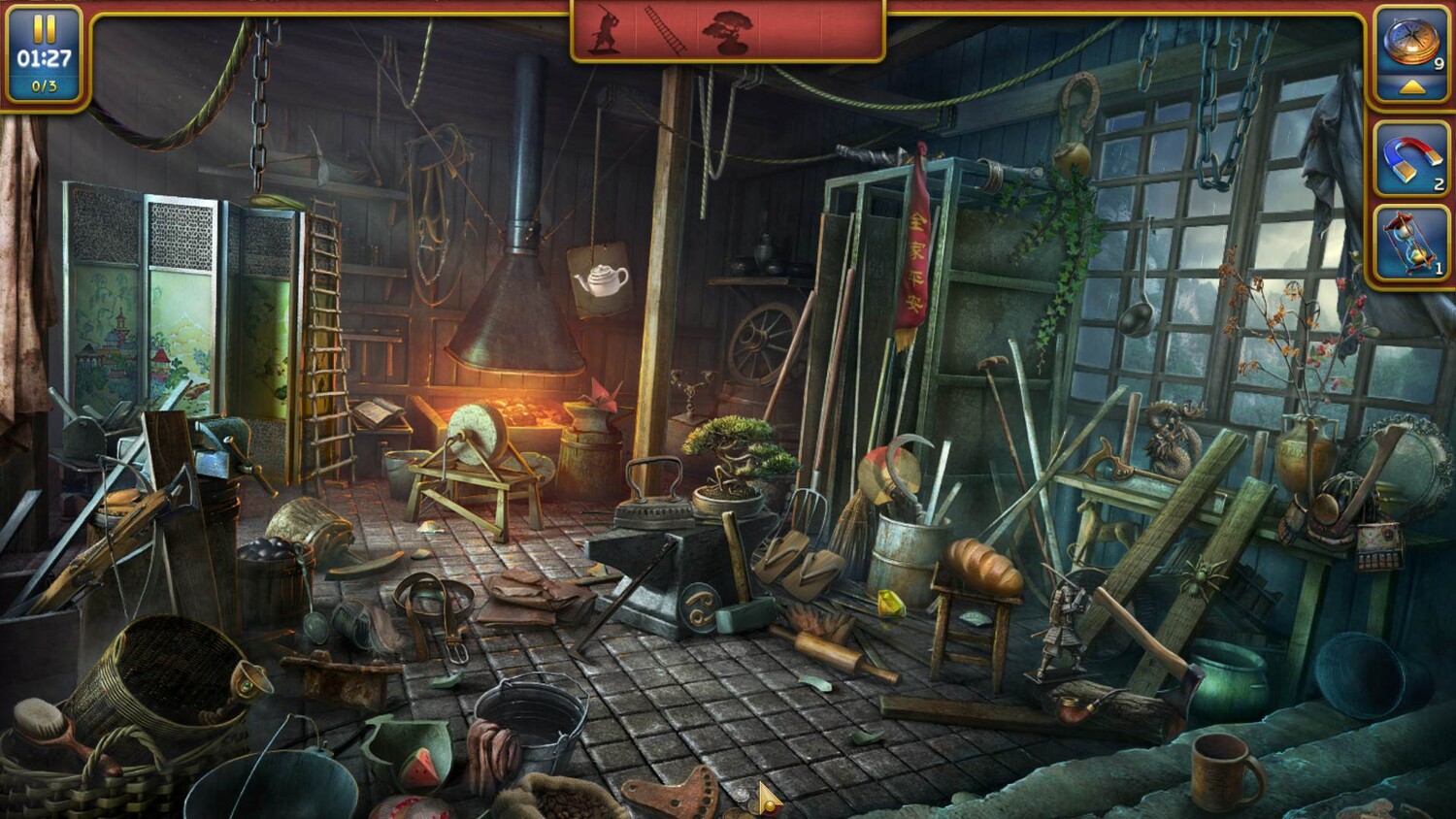Select the bonsai tree silhouette in the target list

point(726,32)
